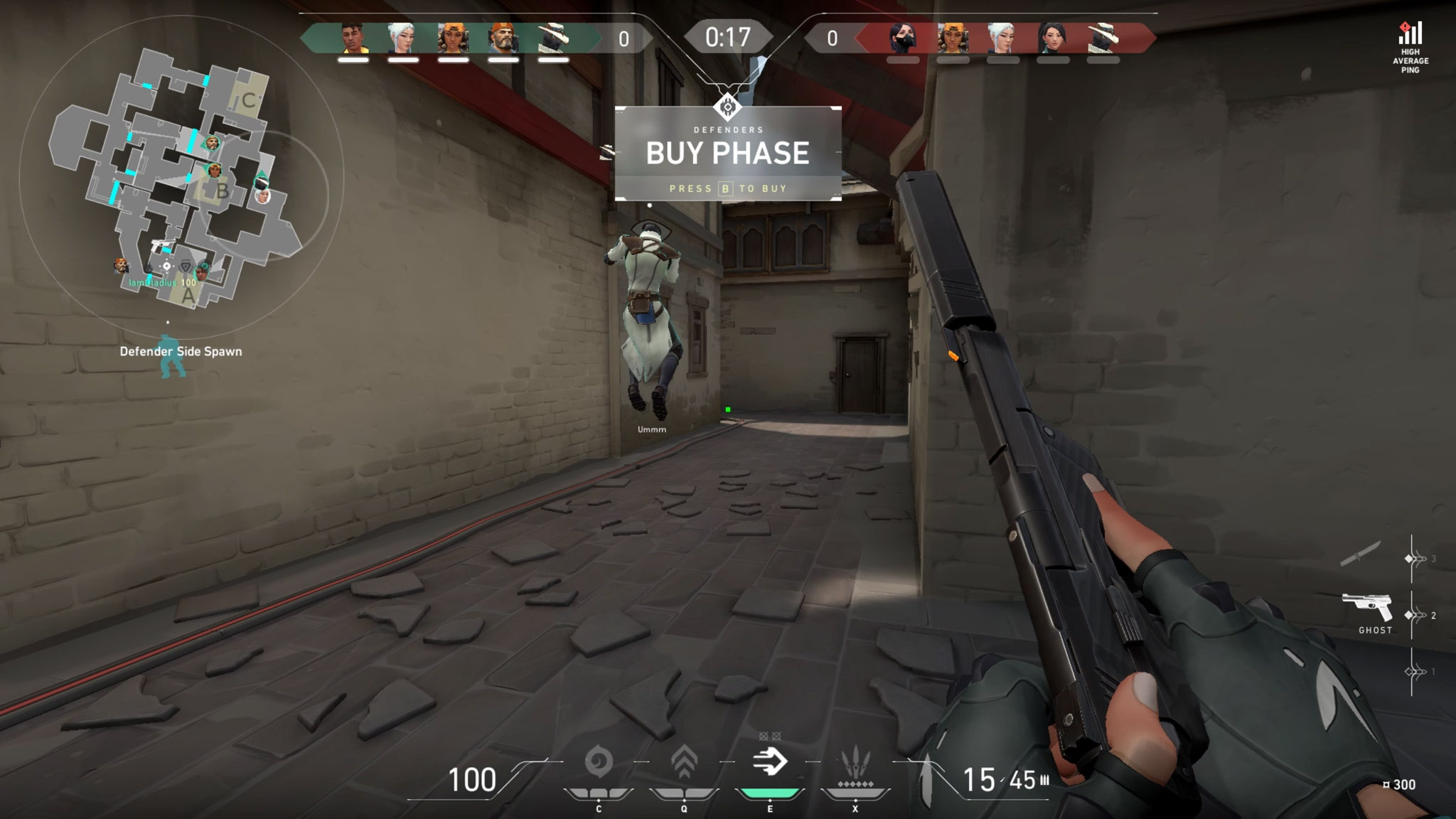Click the enemy team's Cypher portrait

(1103, 38)
